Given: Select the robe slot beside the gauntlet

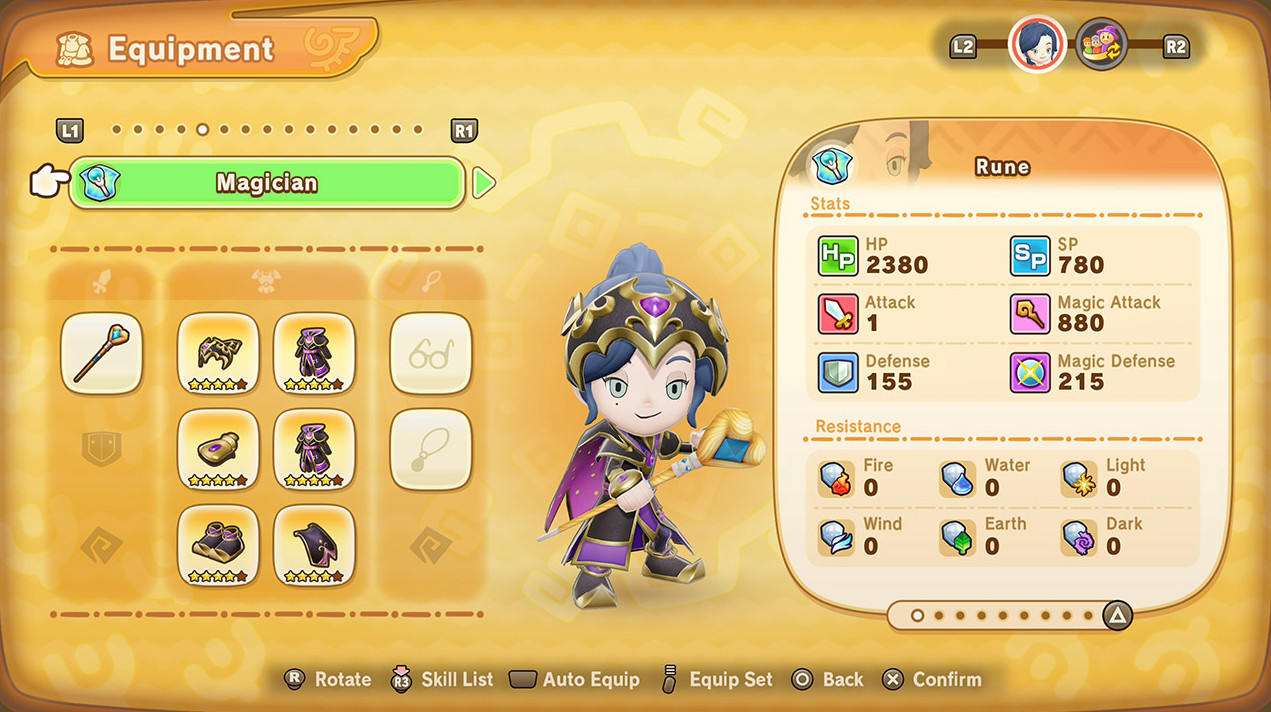Looking at the screenshot, I should (x=314, y=449).
